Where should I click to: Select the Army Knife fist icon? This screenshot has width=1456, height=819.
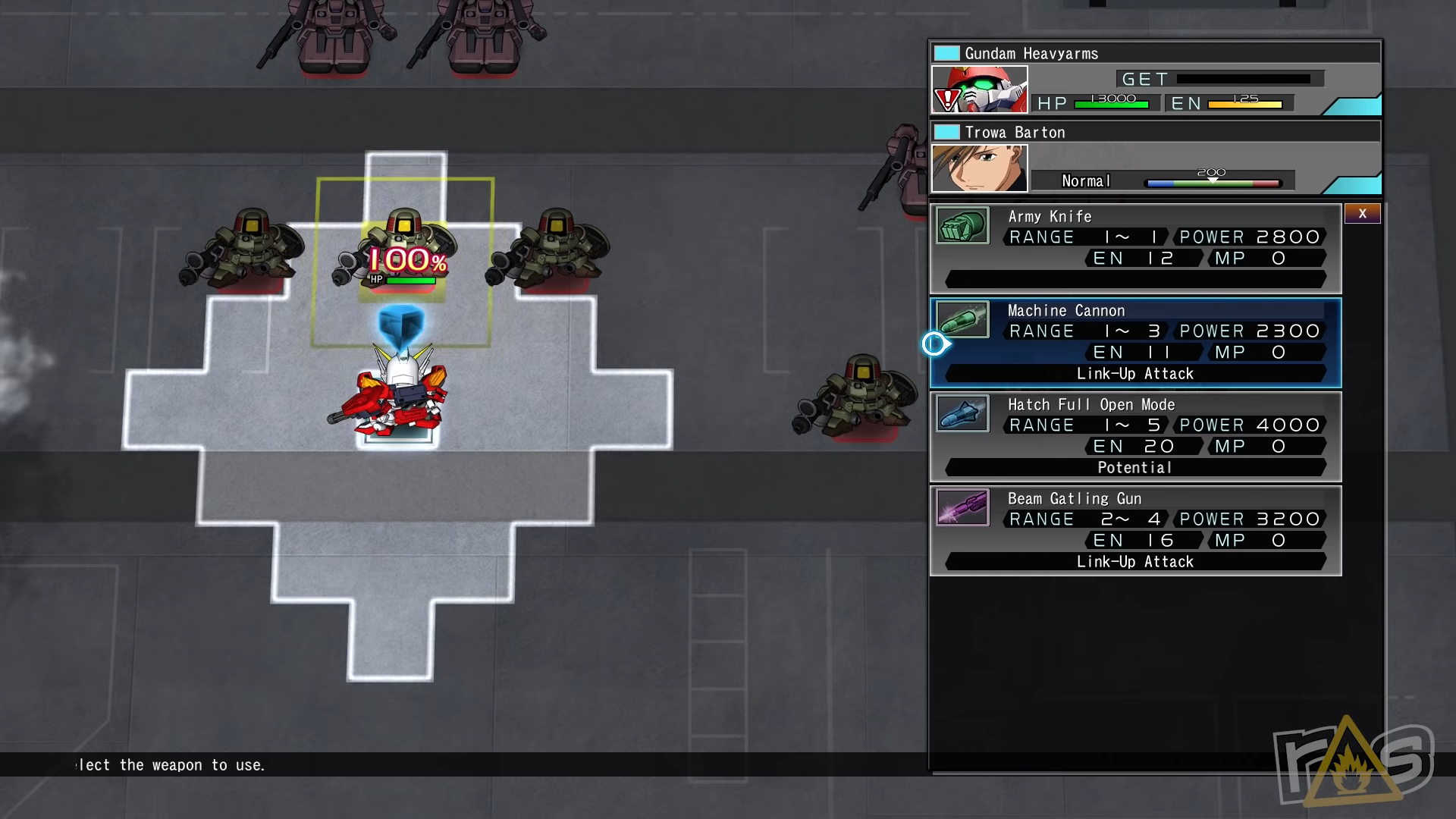pos(962,226)
